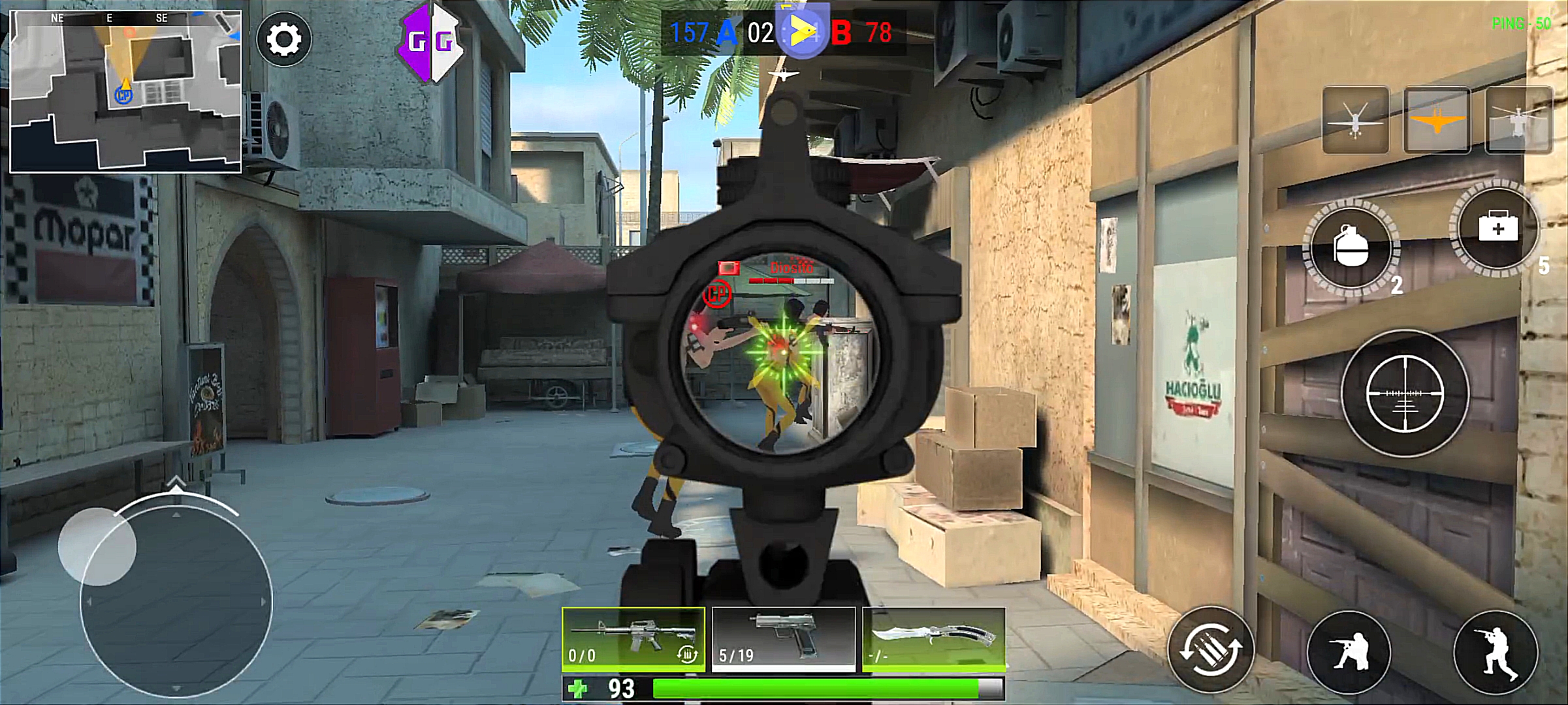Screen dimensions: 1568x705
Task: Use the medkit
Action: pos(1497,228)
